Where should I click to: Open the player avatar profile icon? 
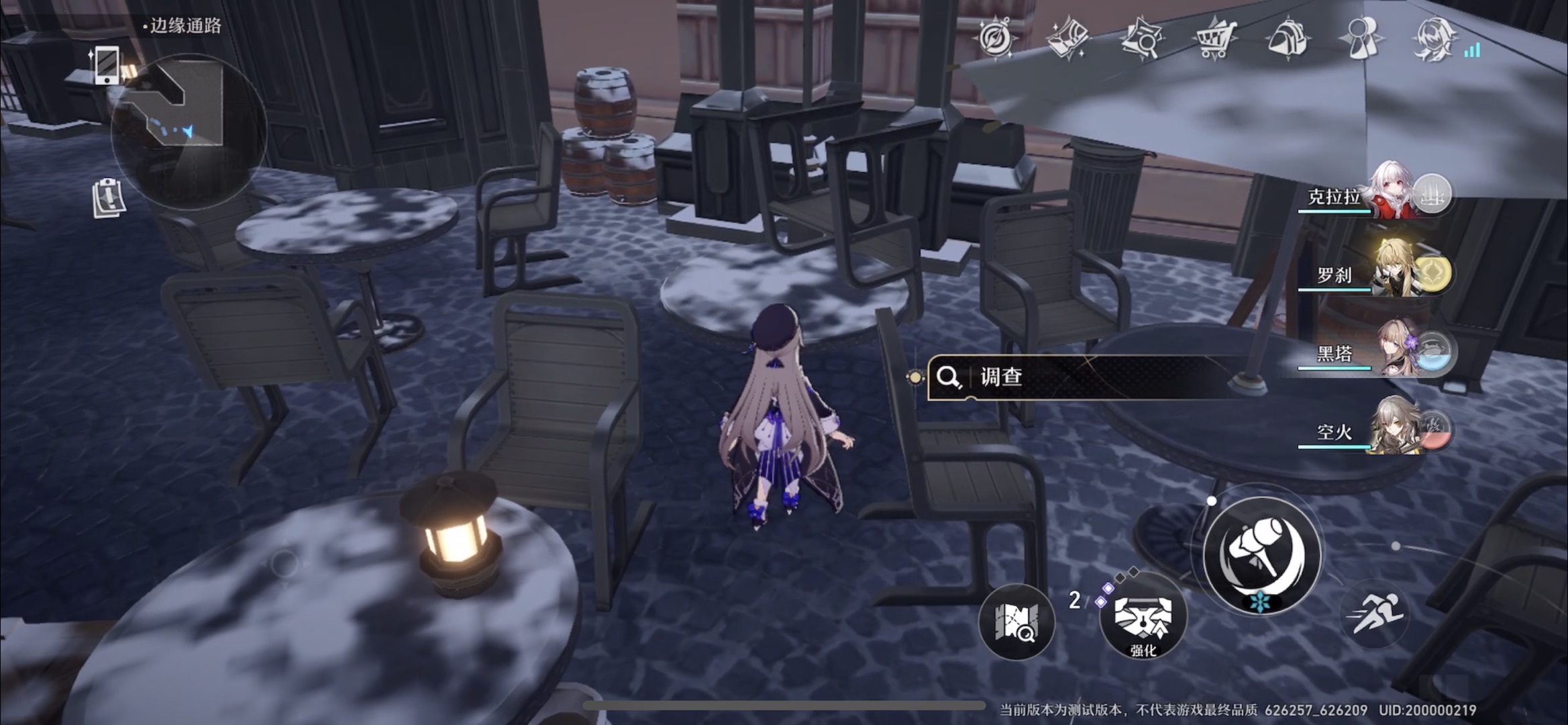tap(1434, 38)
